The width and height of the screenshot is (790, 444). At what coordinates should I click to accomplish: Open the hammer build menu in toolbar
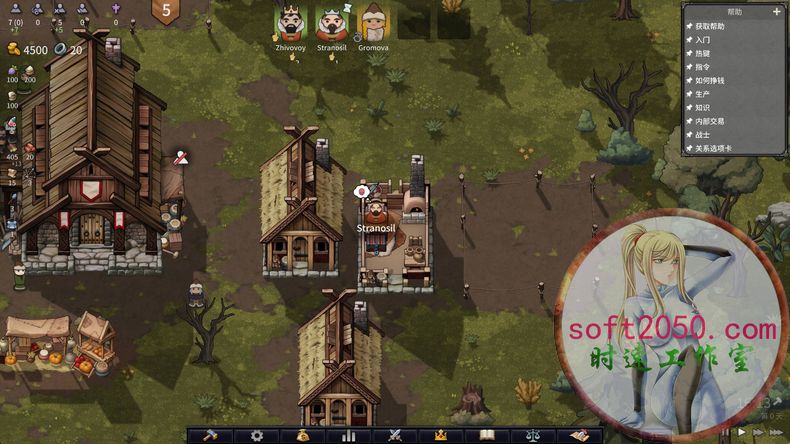210,436
